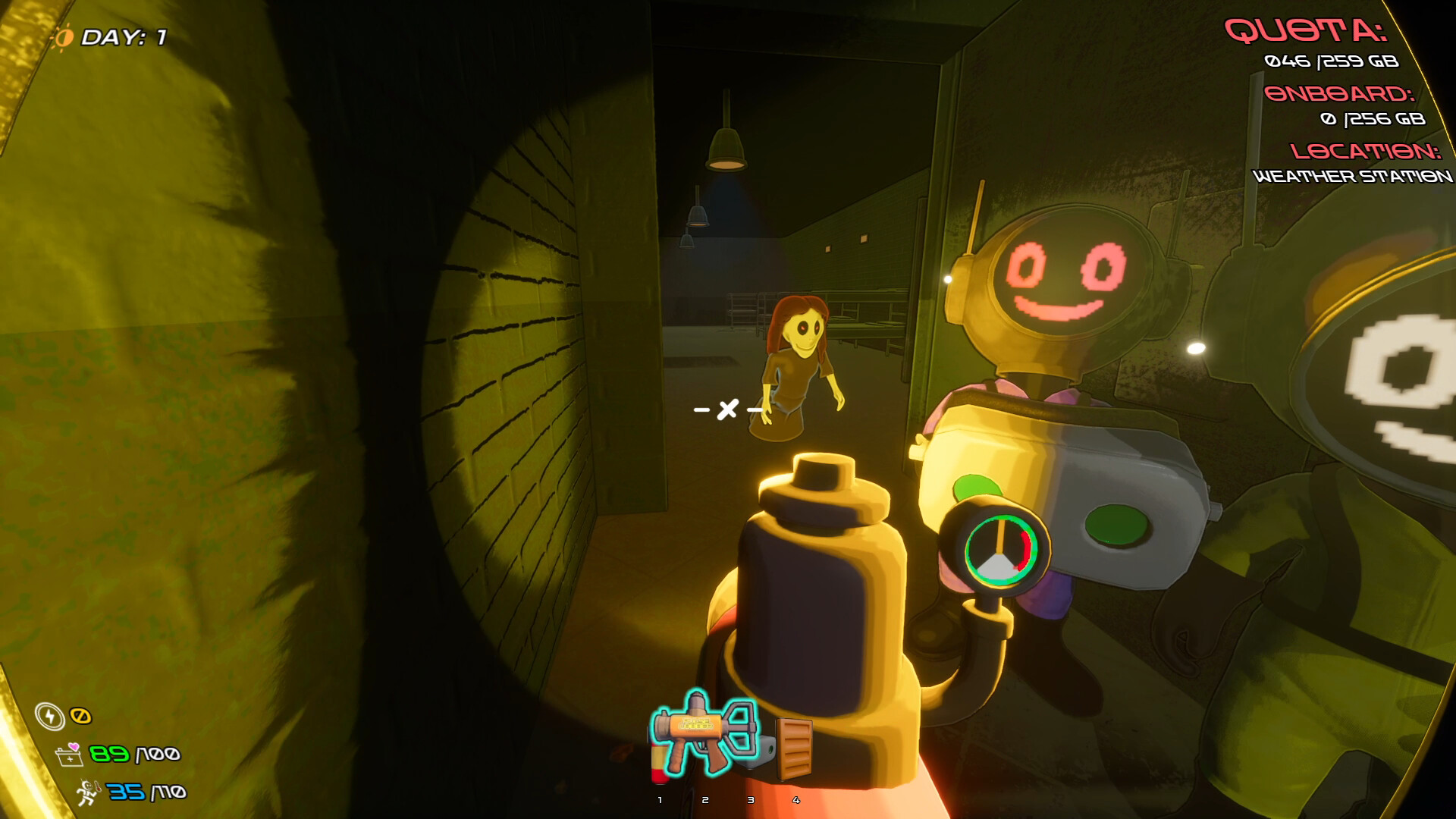This screenshot has width=1456, height=819.
Task: Click the battery health icon near 89/100
Action: point(69,758)
